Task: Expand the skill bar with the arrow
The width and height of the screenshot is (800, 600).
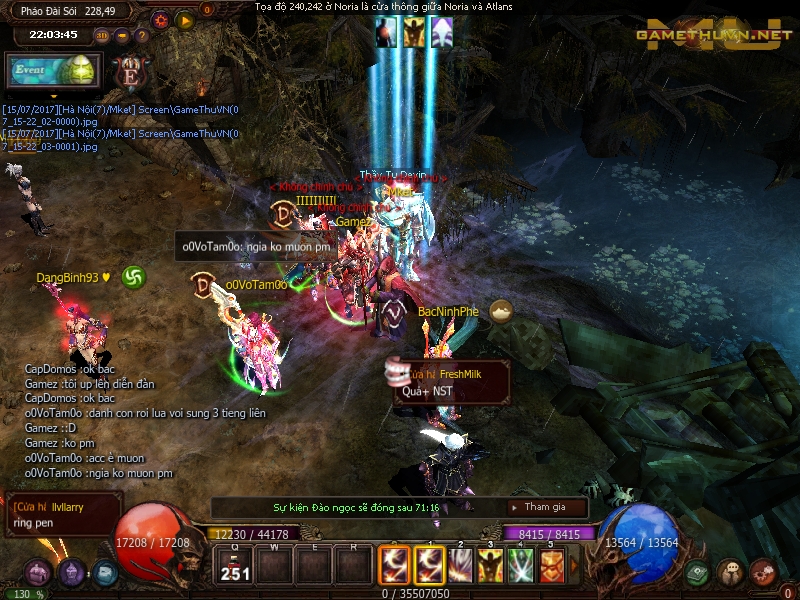Action: 574,567
